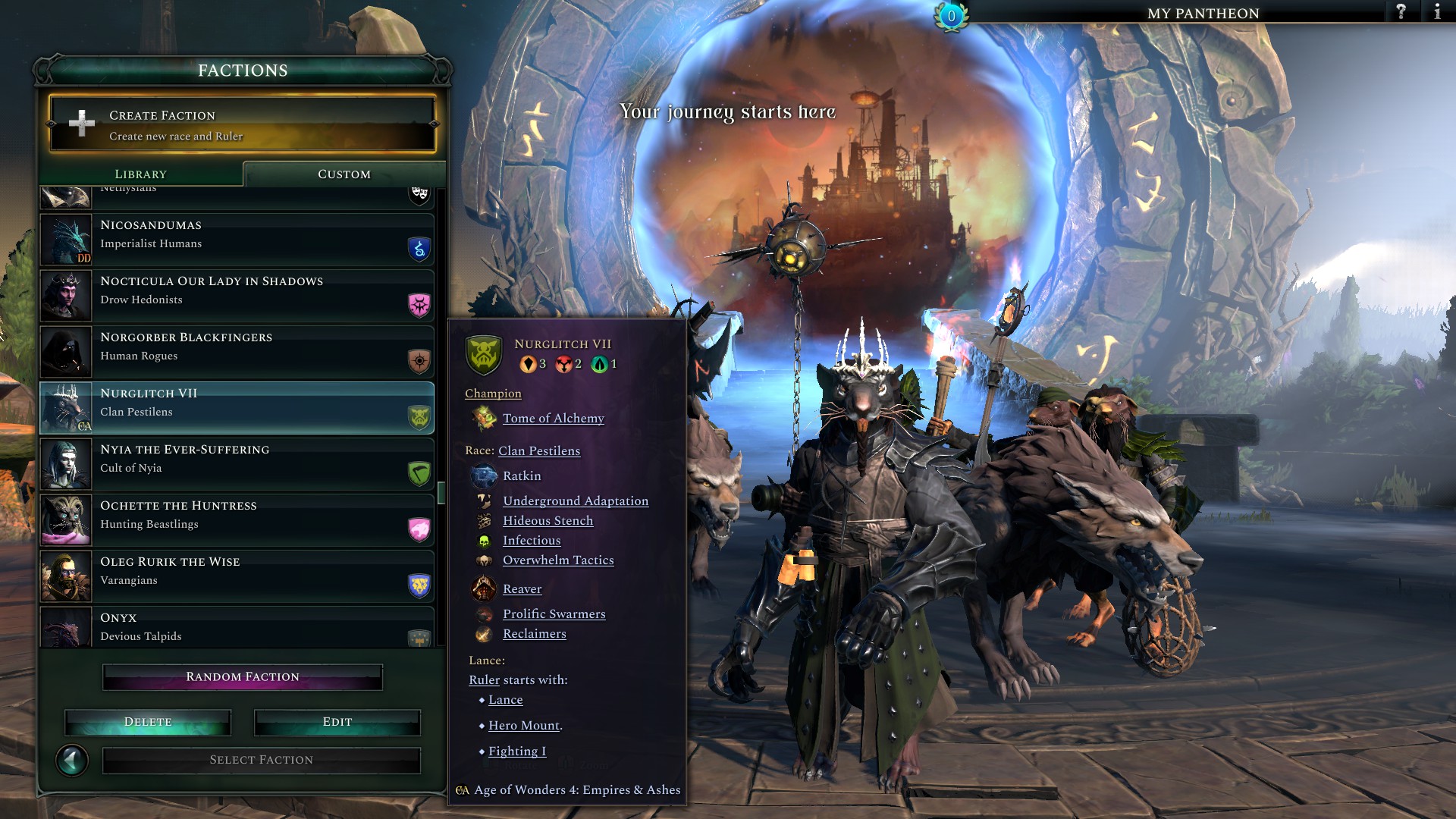Open the Champion link
Image resolution: width=1456 pixels, height=819 pixels.
point(493,393)
